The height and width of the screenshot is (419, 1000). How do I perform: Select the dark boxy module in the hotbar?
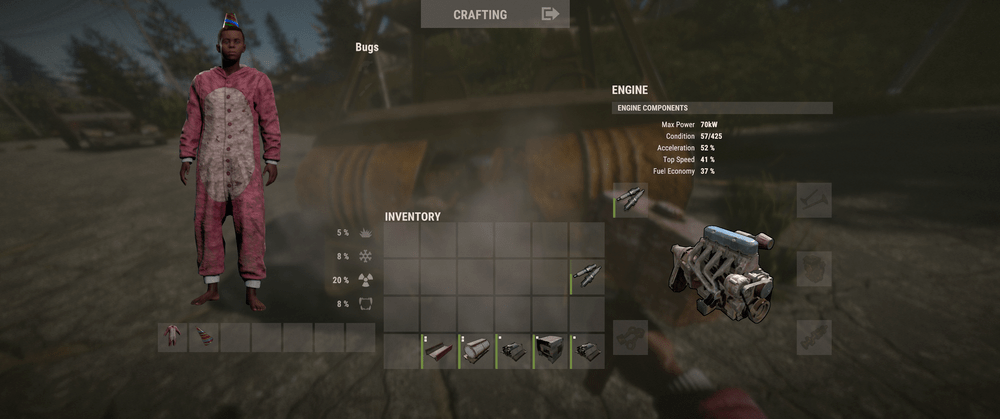point(550,351)
